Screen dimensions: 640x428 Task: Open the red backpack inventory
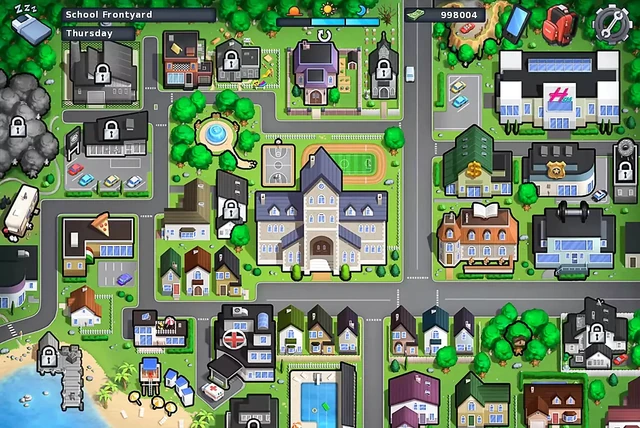[x=560, y=21]
